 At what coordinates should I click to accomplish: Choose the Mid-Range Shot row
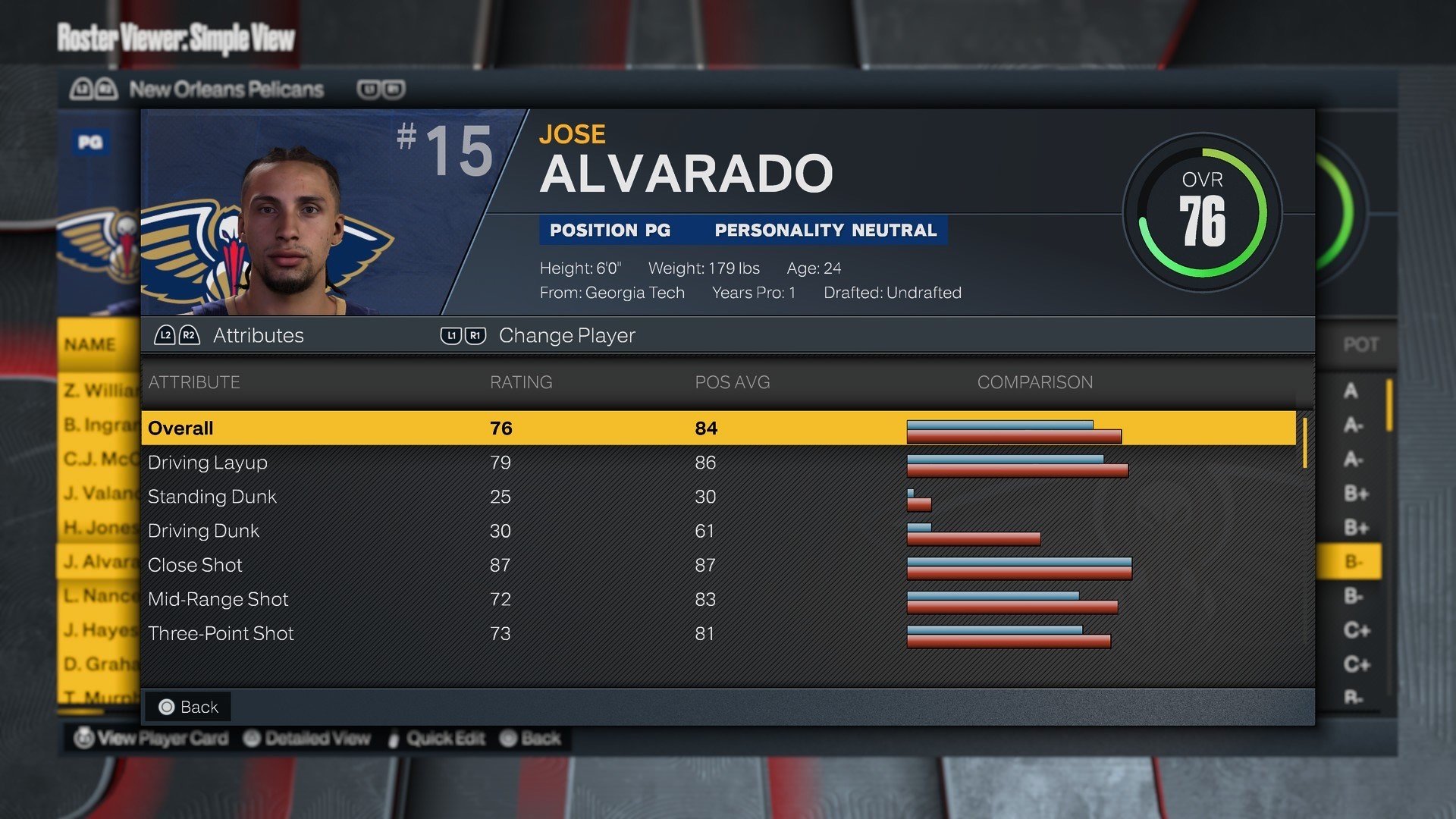pos(717,599)
